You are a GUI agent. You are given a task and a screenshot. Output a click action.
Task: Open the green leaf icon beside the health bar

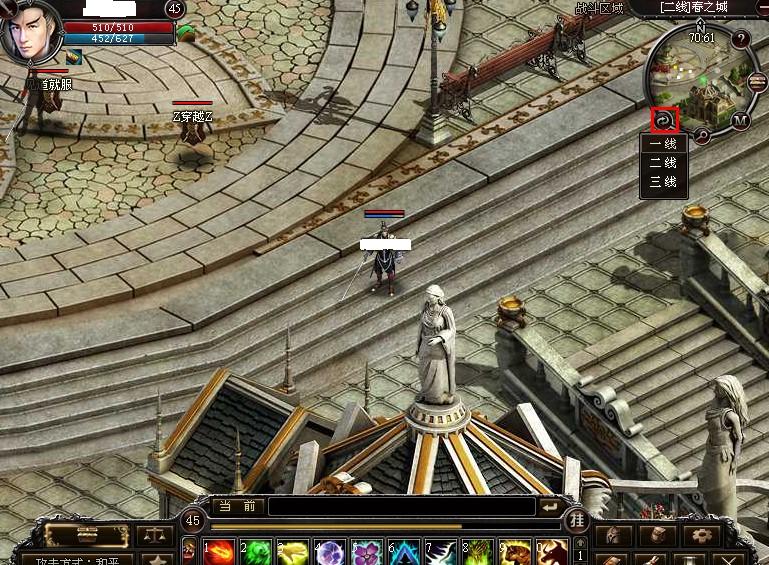(x=186, y=33)
